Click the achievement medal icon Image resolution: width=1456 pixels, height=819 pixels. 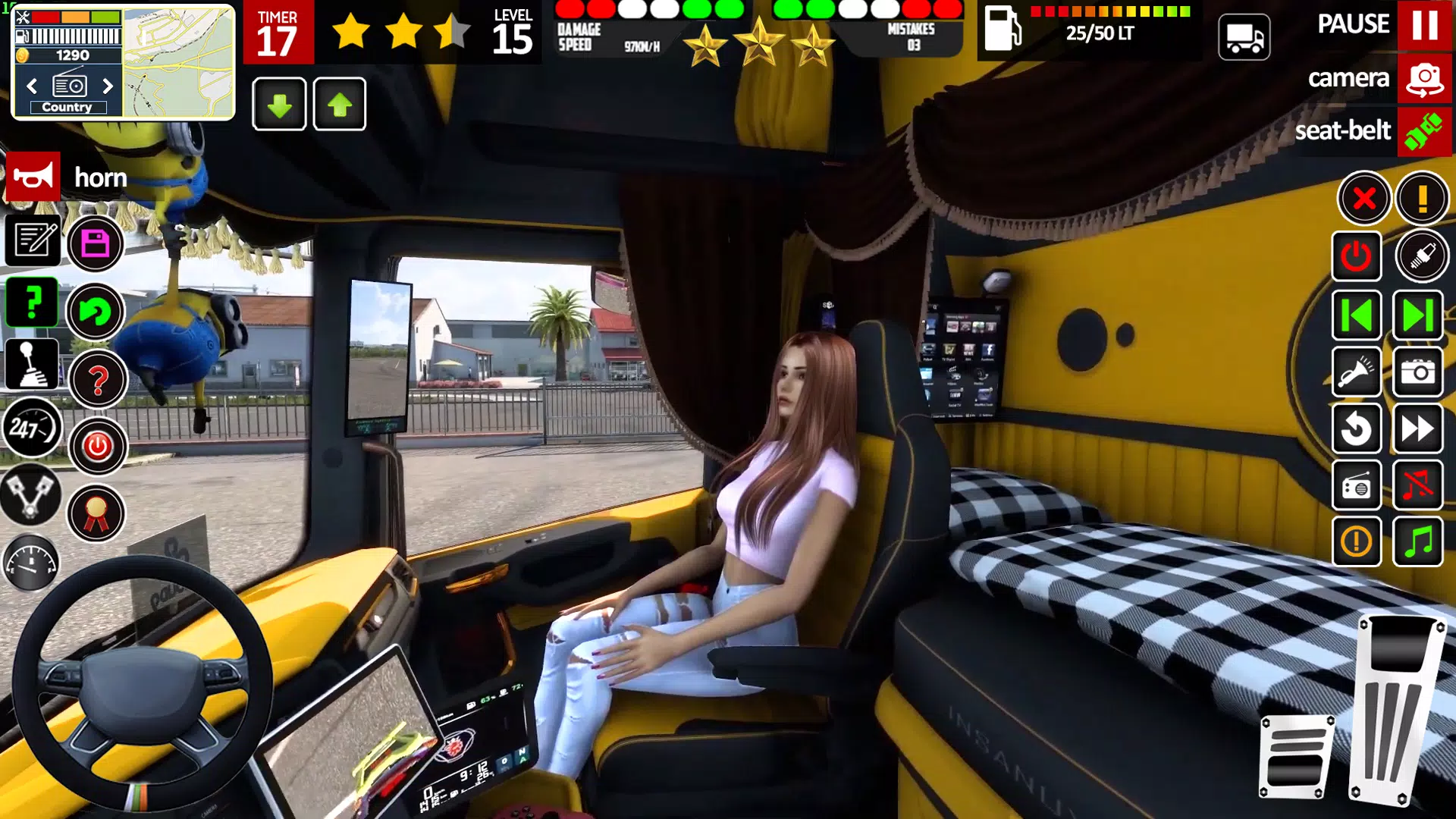pyautogui.click(x=97, y=513)
